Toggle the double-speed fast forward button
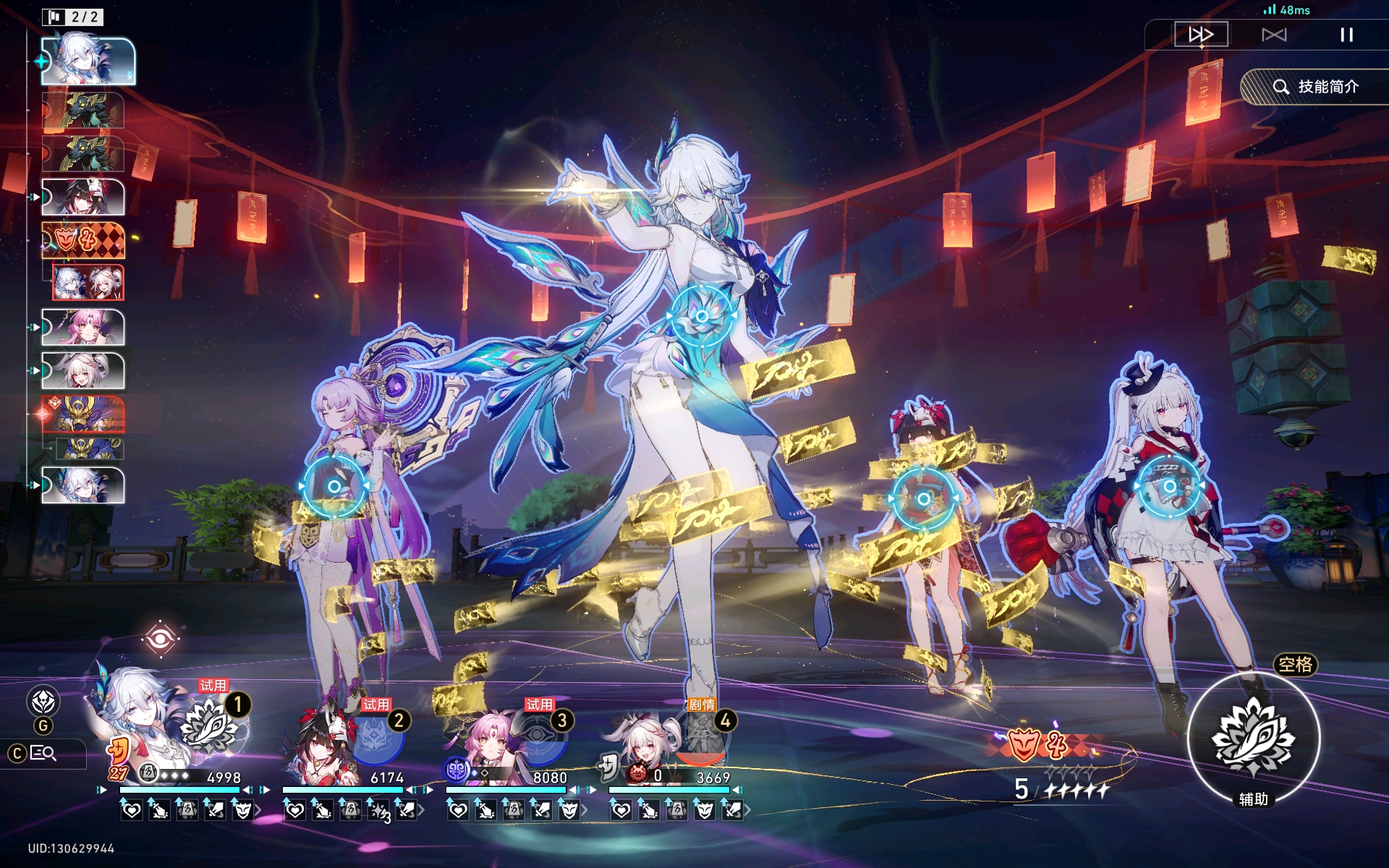The image size is (1389, 868). point(1200,35)
